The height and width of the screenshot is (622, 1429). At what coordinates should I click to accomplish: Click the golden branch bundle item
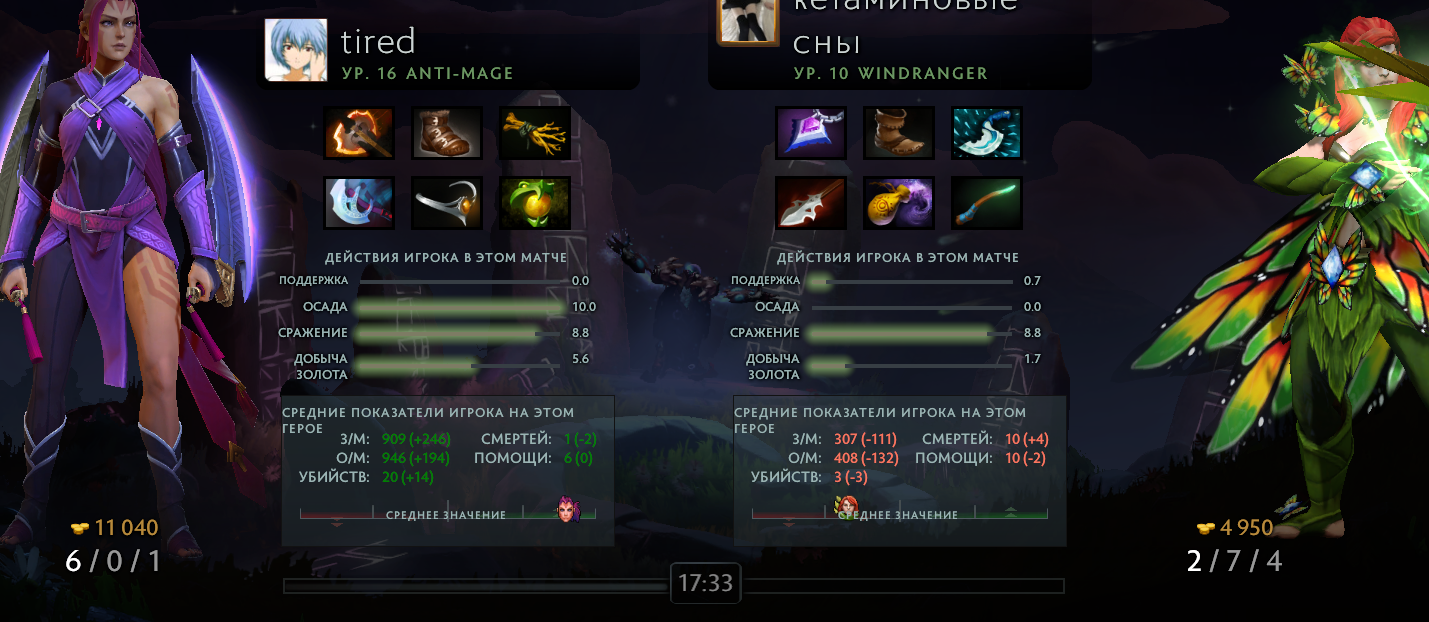tap(535, 133)
